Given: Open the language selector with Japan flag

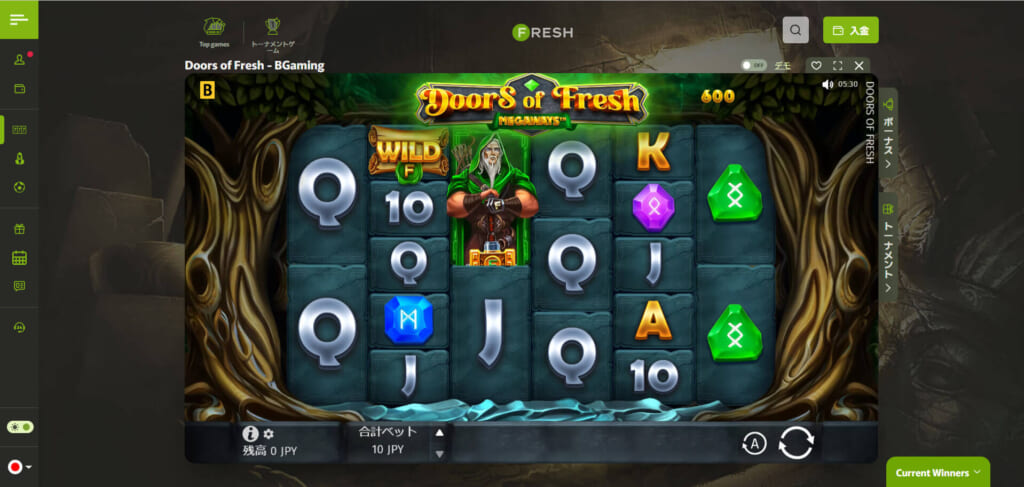Looking at the screenshot, I should (x=19, y=467).
